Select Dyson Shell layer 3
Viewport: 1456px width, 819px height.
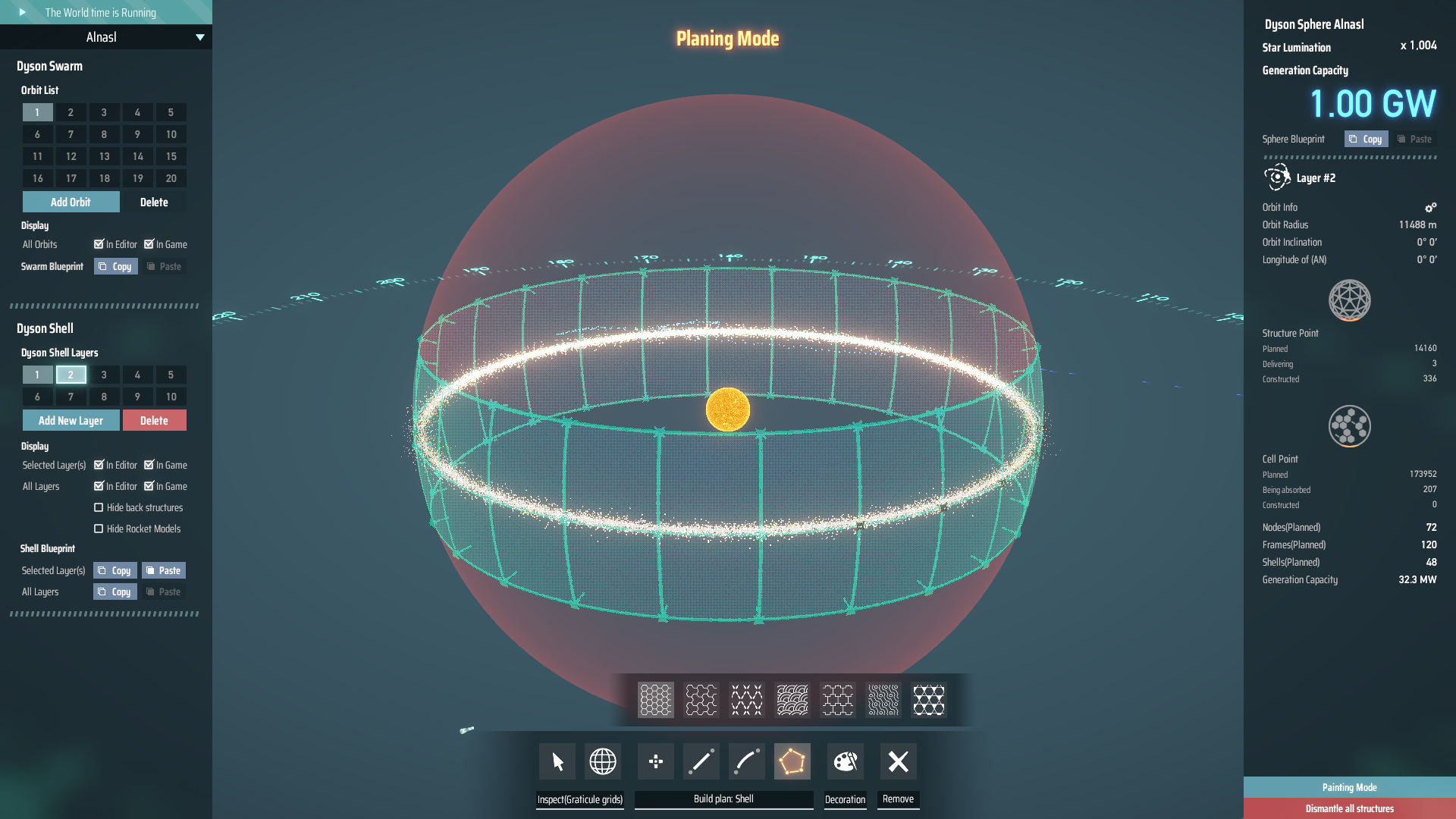(x=104, y=375)
